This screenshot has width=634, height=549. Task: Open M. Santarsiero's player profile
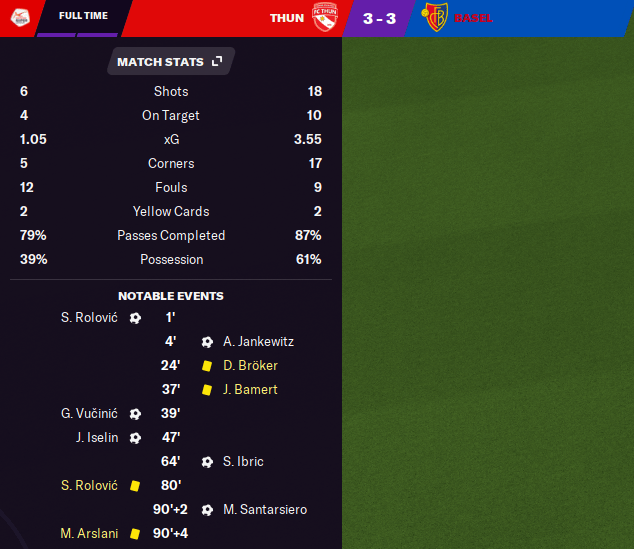(x=265, y=510)
